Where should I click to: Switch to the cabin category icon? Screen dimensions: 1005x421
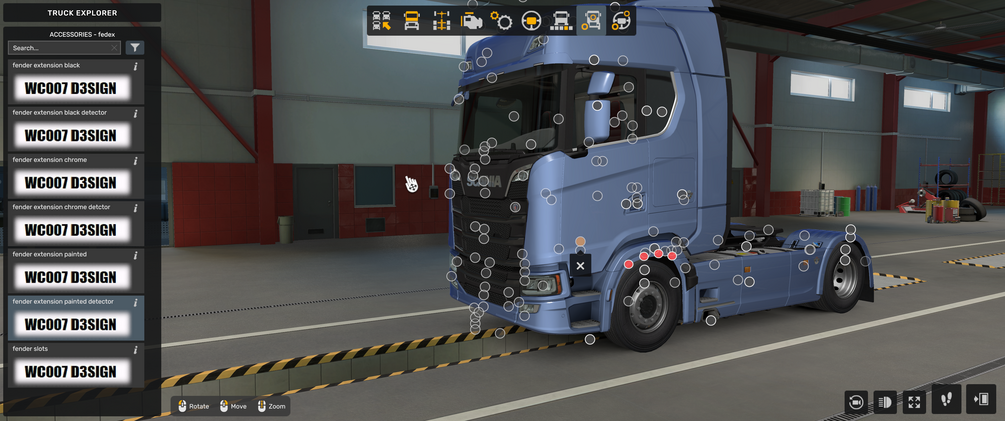click(411, 21)
